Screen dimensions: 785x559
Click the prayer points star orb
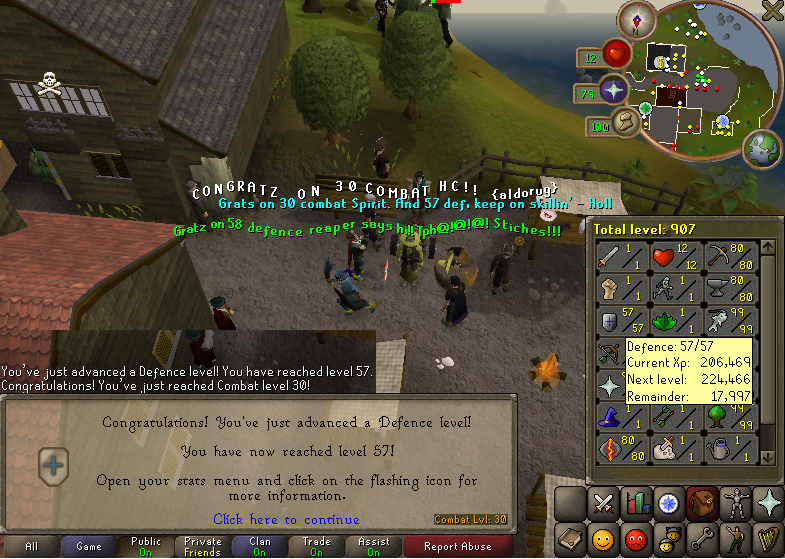(x=613, y=91)
